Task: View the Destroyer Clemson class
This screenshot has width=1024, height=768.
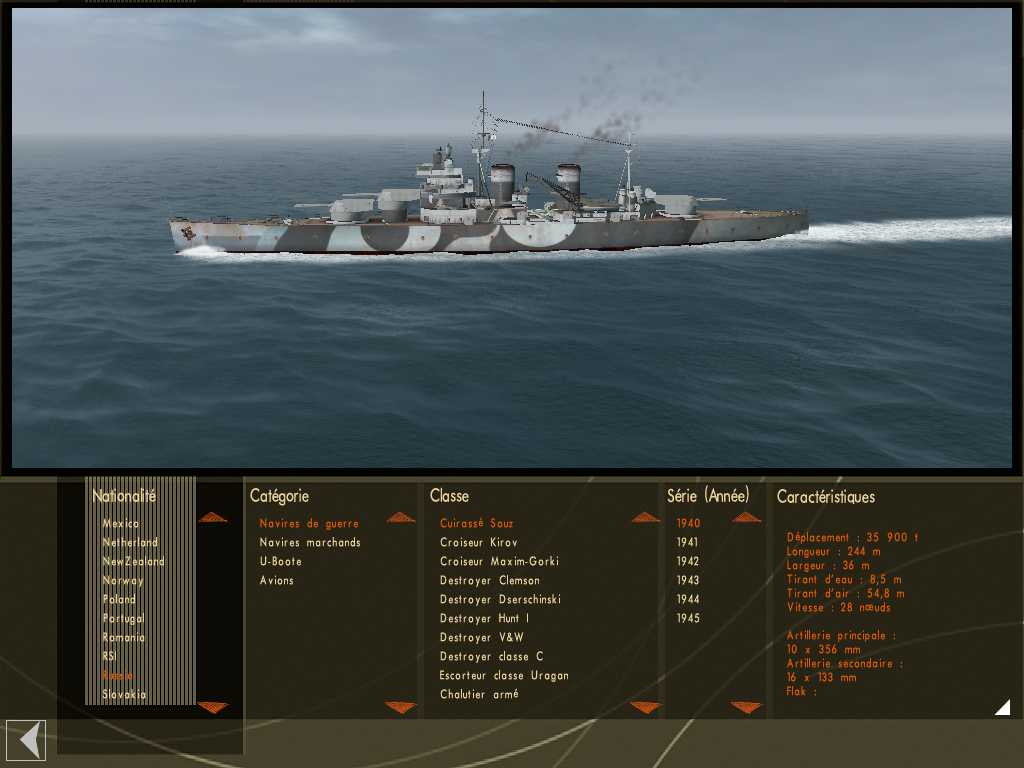Action: tap(490, 581)
